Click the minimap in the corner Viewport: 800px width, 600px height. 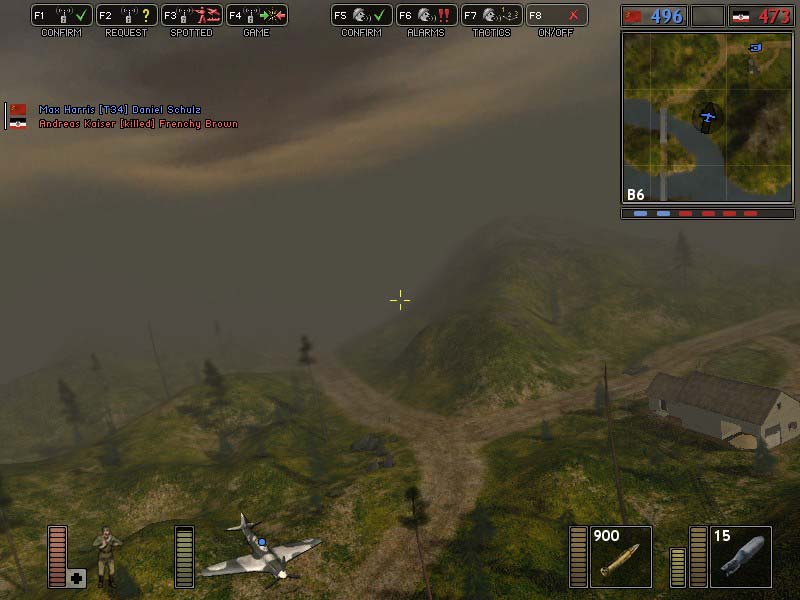click(707, 116)
